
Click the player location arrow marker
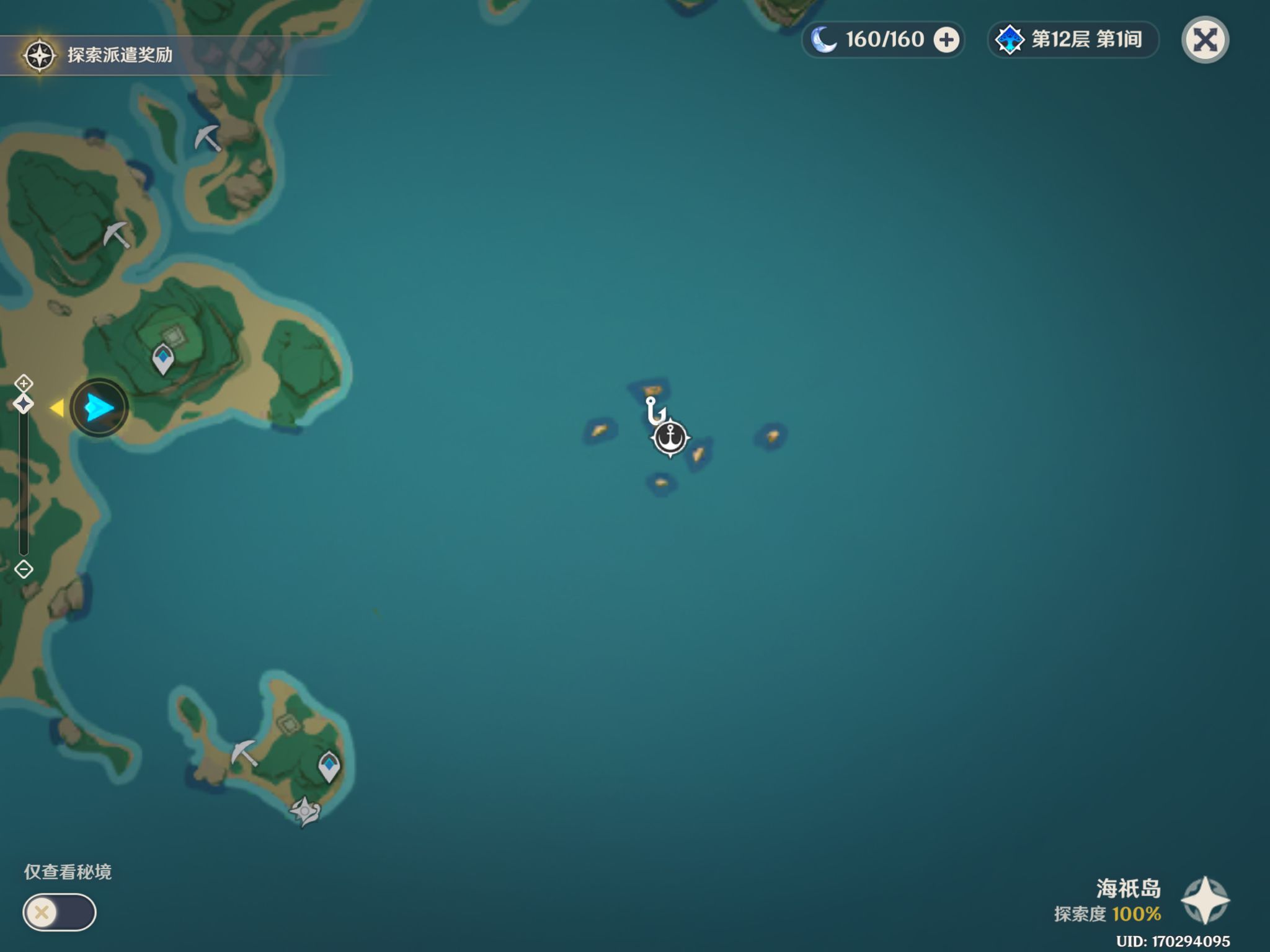tap(99, 408)
